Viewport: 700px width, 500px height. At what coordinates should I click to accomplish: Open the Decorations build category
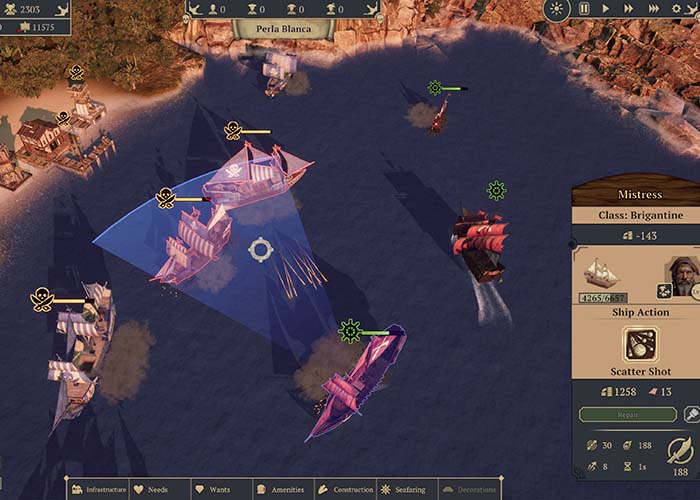click(x=468, y=490)
